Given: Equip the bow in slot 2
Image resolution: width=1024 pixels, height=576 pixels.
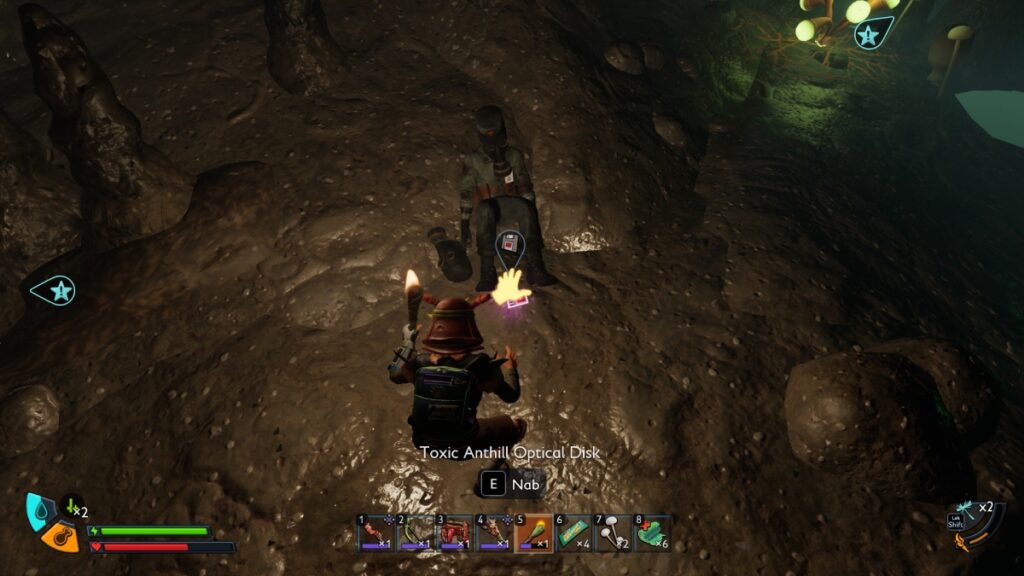Looking at the screenshot, I should click(414, 534).
